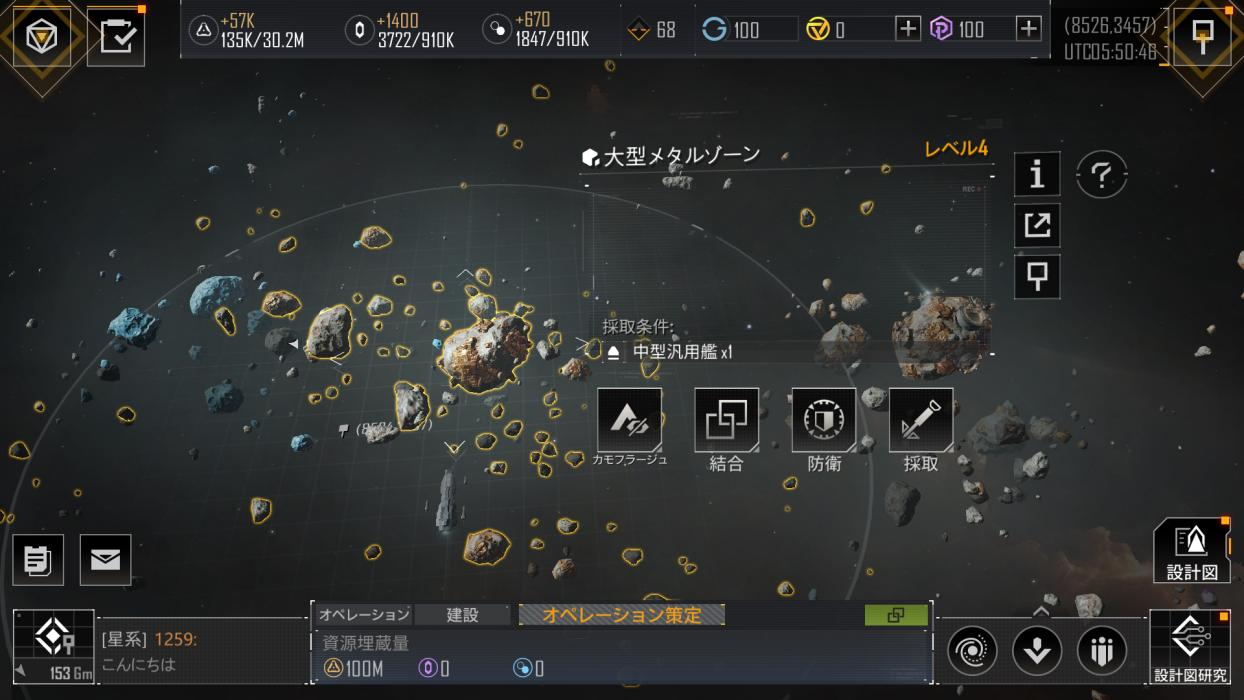Switch to the オペレーション tab
The width and height of the screenshot is (1244, 700).
click(364, 615)
